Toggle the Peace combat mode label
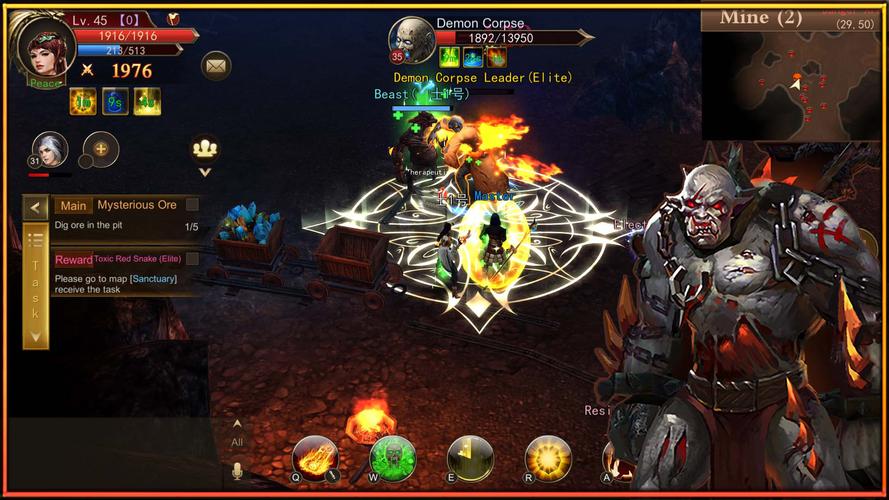889x500 pixels. click(42, 83)
